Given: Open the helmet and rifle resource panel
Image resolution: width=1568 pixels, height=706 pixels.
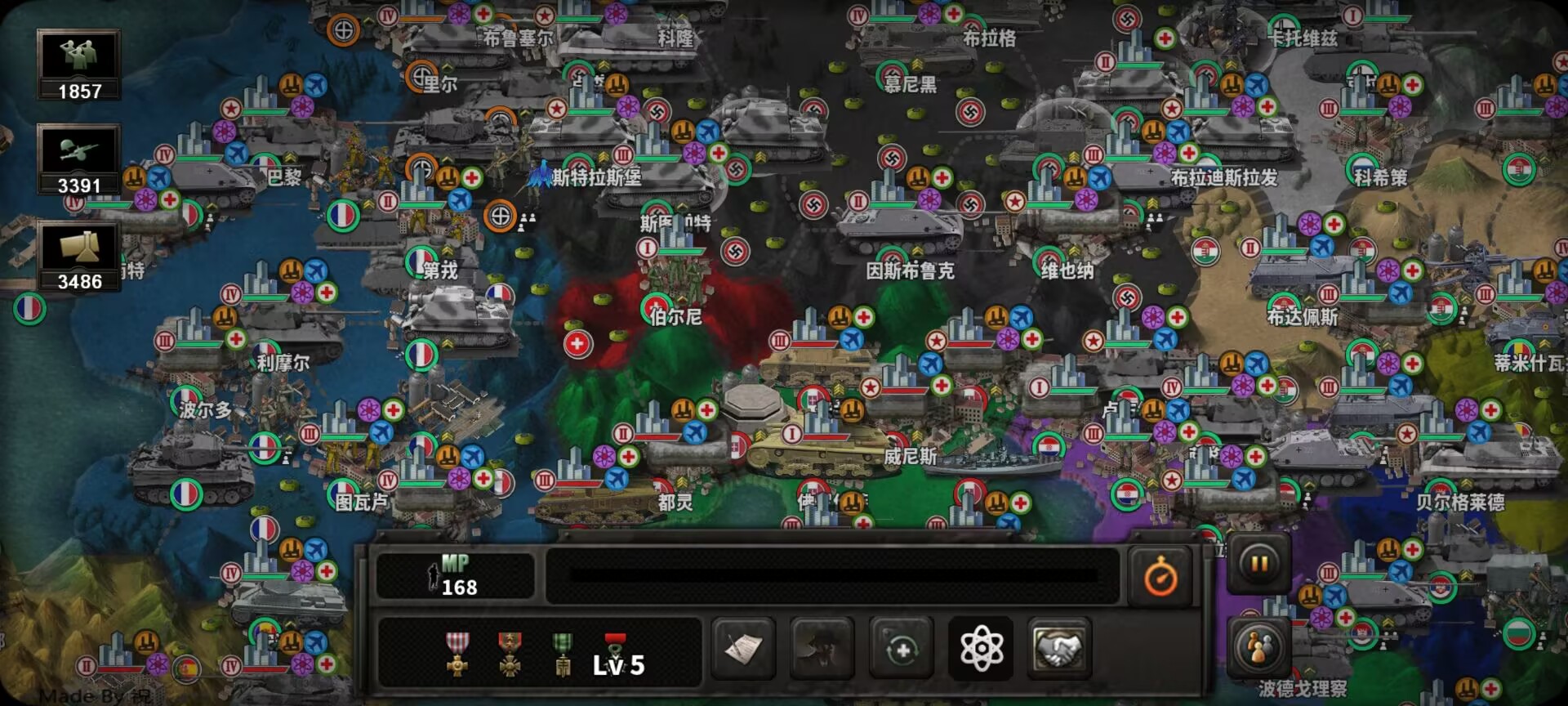Looking at the screenshot, I should point(79,159).
